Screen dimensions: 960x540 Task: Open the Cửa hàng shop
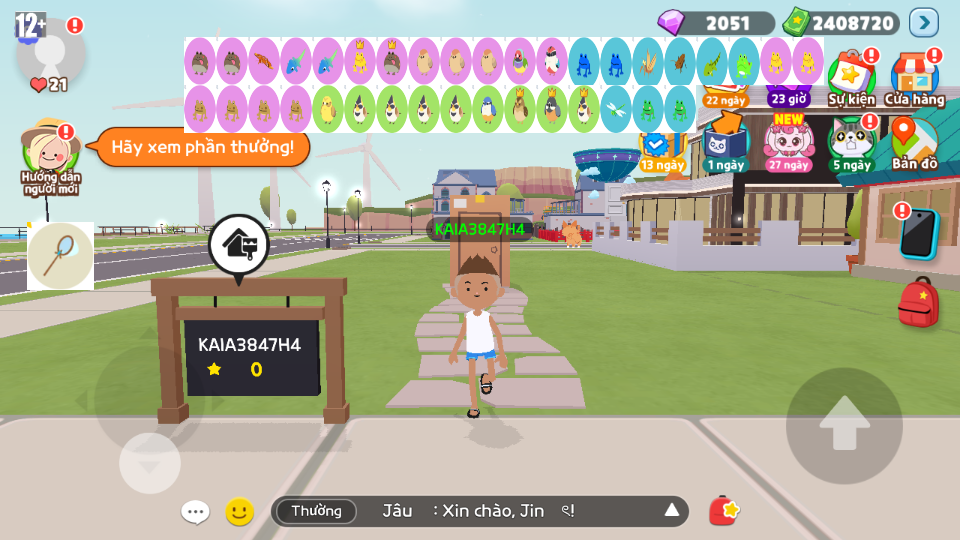[914, 78]
